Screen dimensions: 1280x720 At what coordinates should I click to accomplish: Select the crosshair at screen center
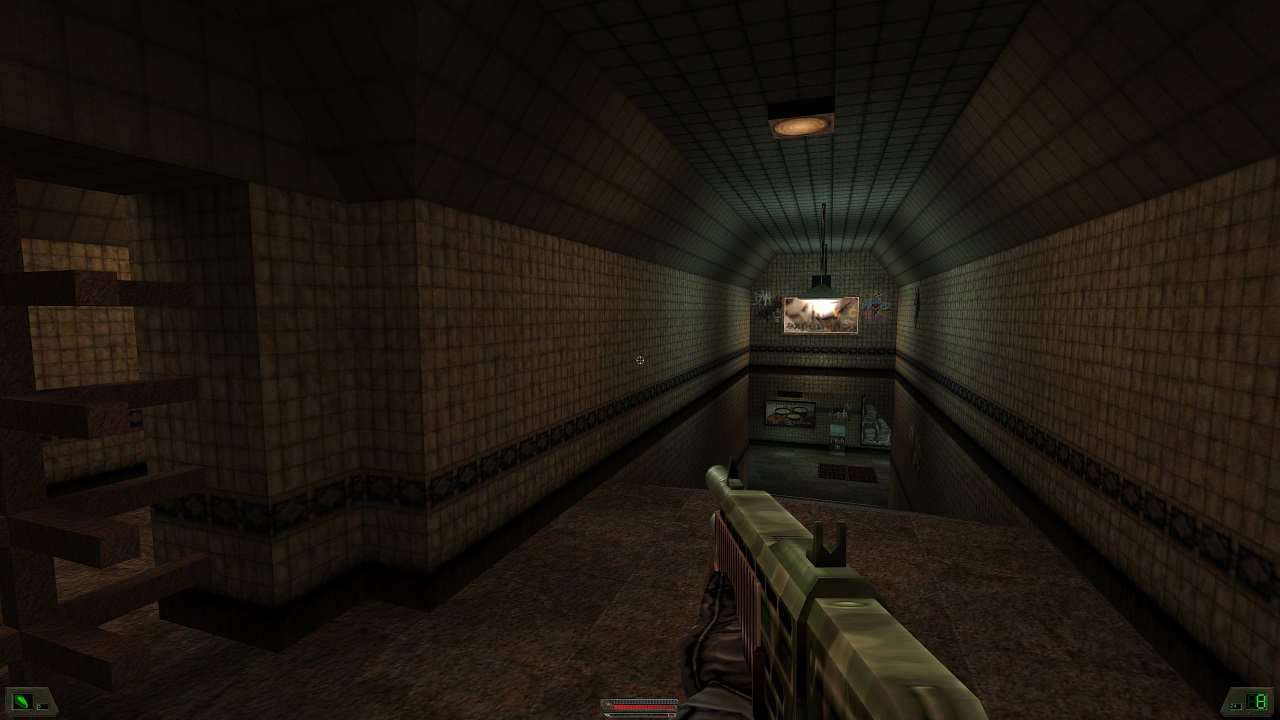[x=640, y=360]
